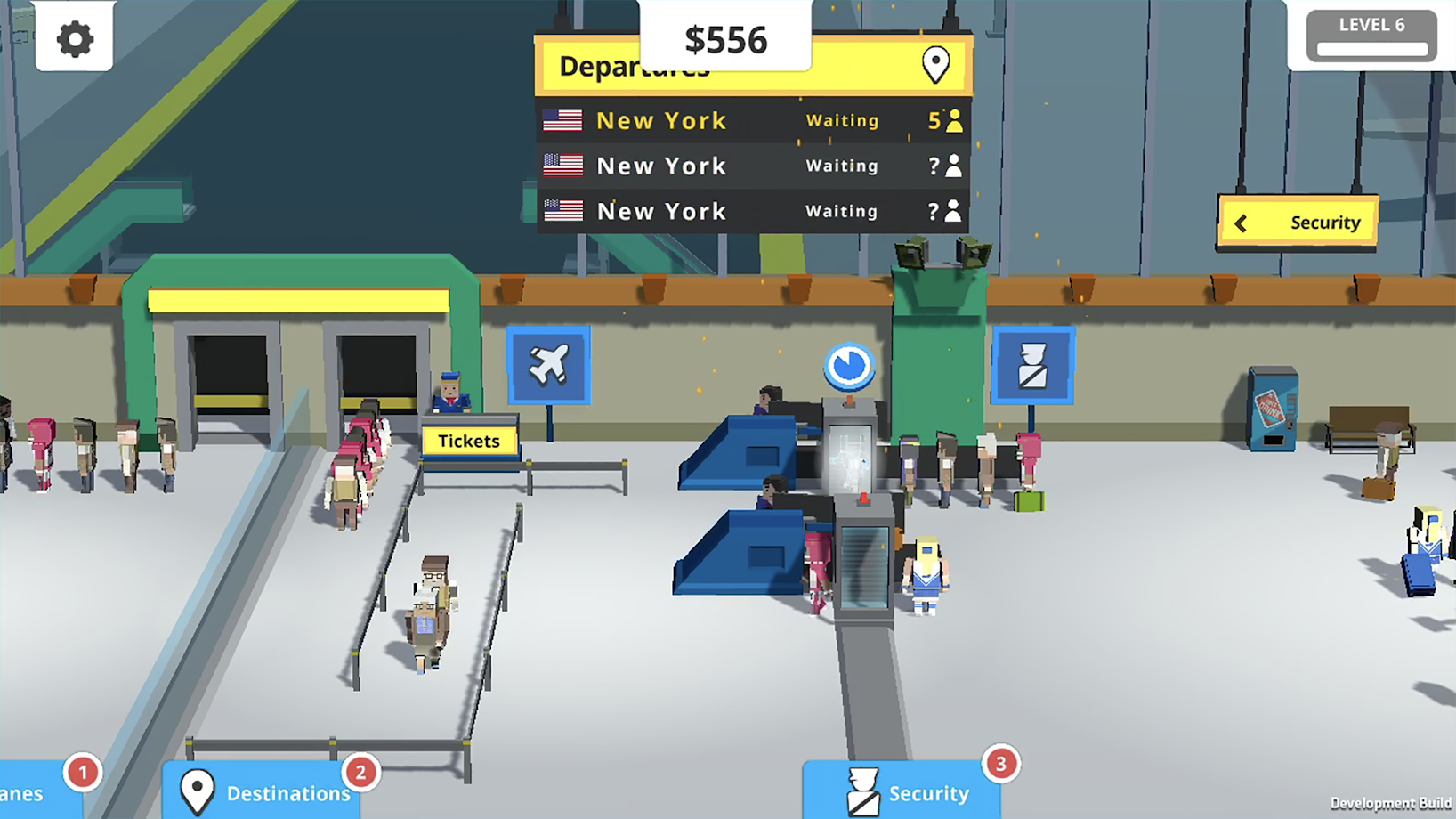The height and width of the screenshot is (819, 1456).
Task: Click the Destinations pin icon in bottom bar
Action: click(x=198, y=787)
